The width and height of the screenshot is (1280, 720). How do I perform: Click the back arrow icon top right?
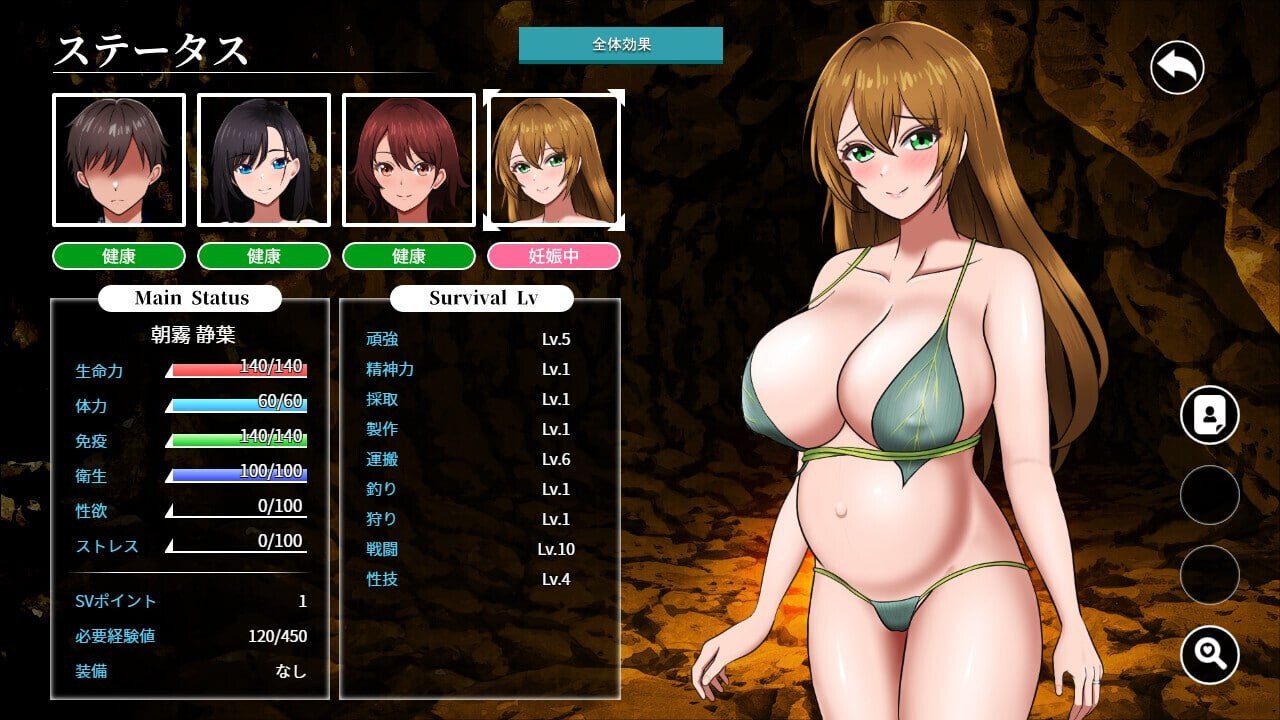coord(1175,66)
